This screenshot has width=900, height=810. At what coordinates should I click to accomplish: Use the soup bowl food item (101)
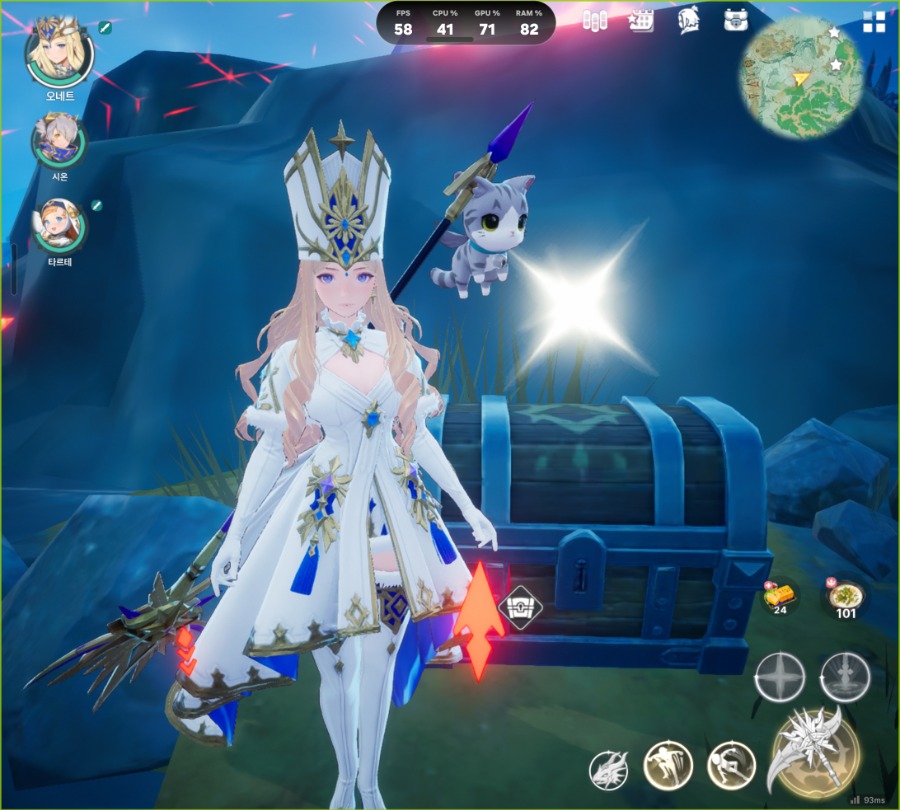click(846, 597)
